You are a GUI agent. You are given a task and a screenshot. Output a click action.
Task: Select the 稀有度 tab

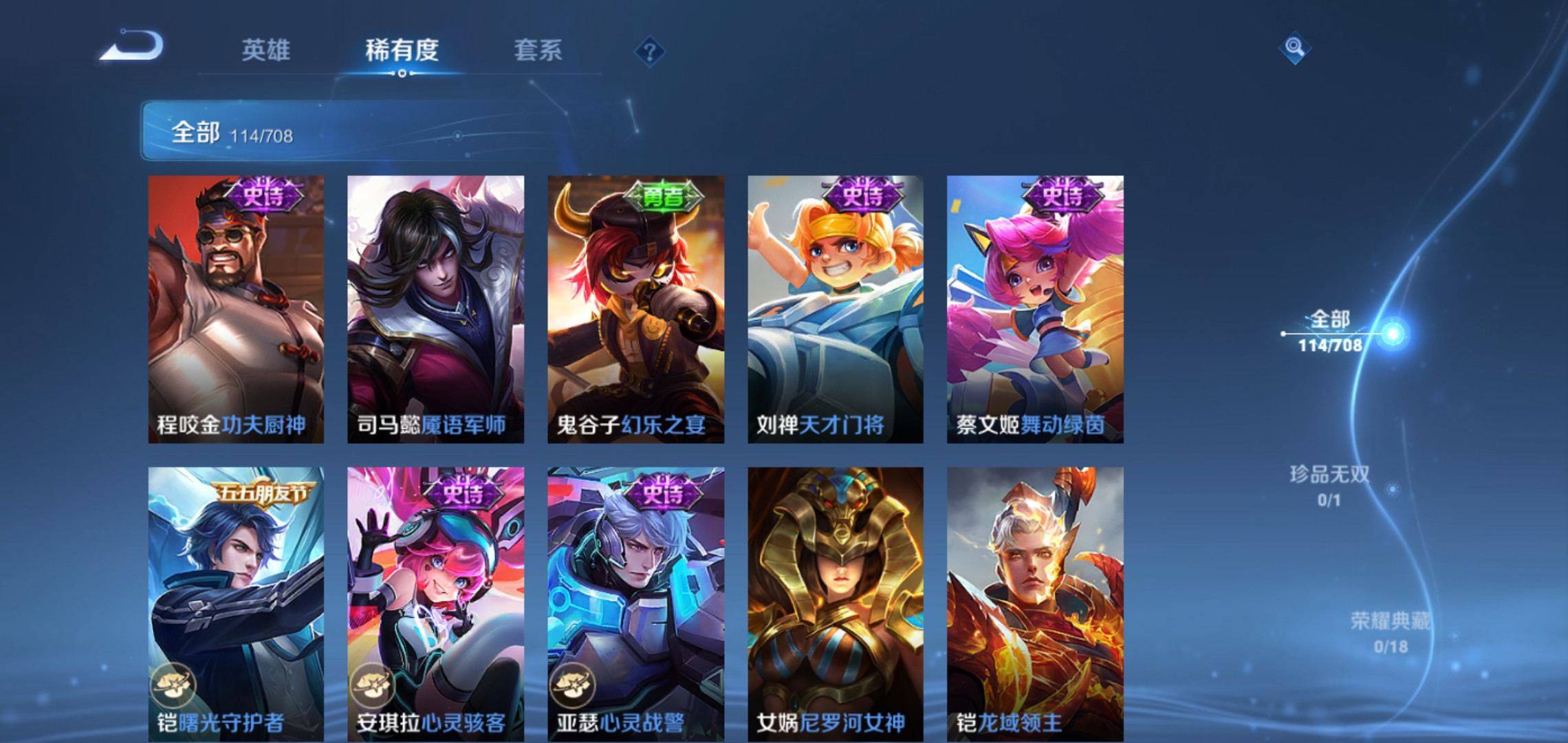click(x=402, y=50)
